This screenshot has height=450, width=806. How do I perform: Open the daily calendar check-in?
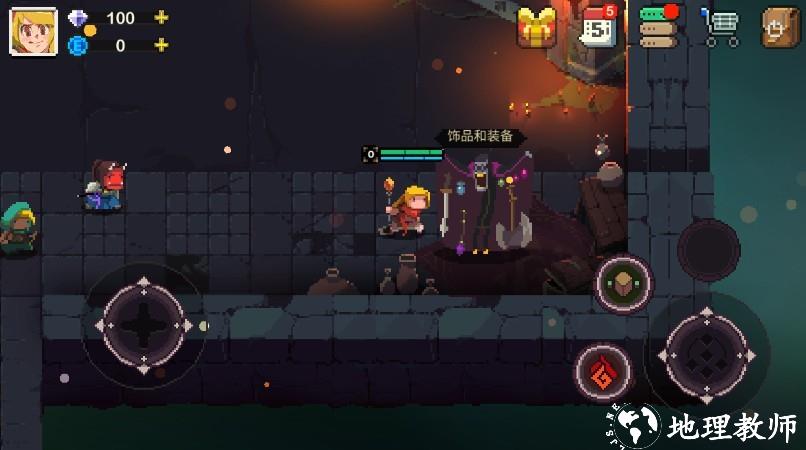599,27
